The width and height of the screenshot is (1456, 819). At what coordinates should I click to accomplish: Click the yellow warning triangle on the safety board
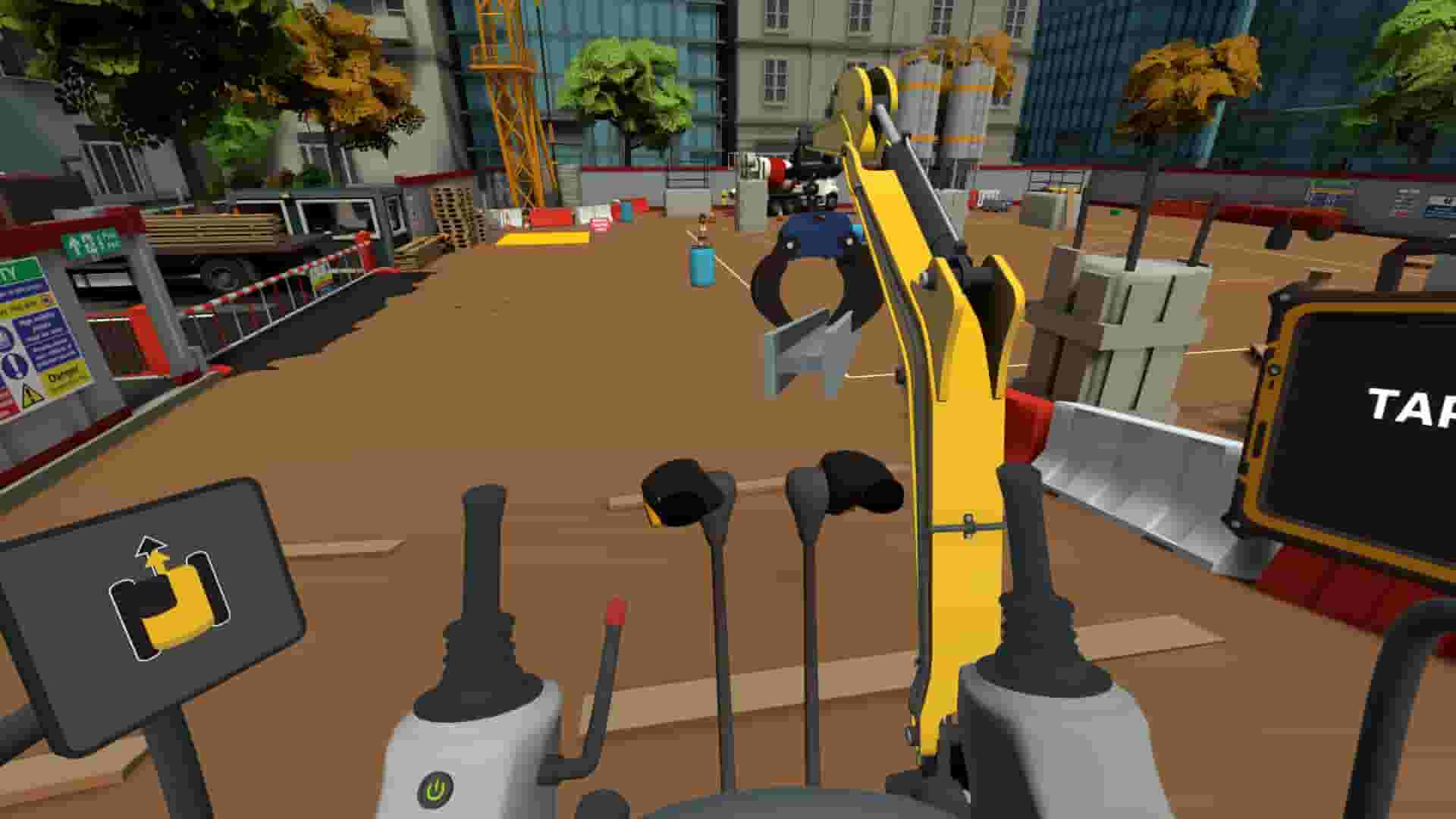(32, 394)
